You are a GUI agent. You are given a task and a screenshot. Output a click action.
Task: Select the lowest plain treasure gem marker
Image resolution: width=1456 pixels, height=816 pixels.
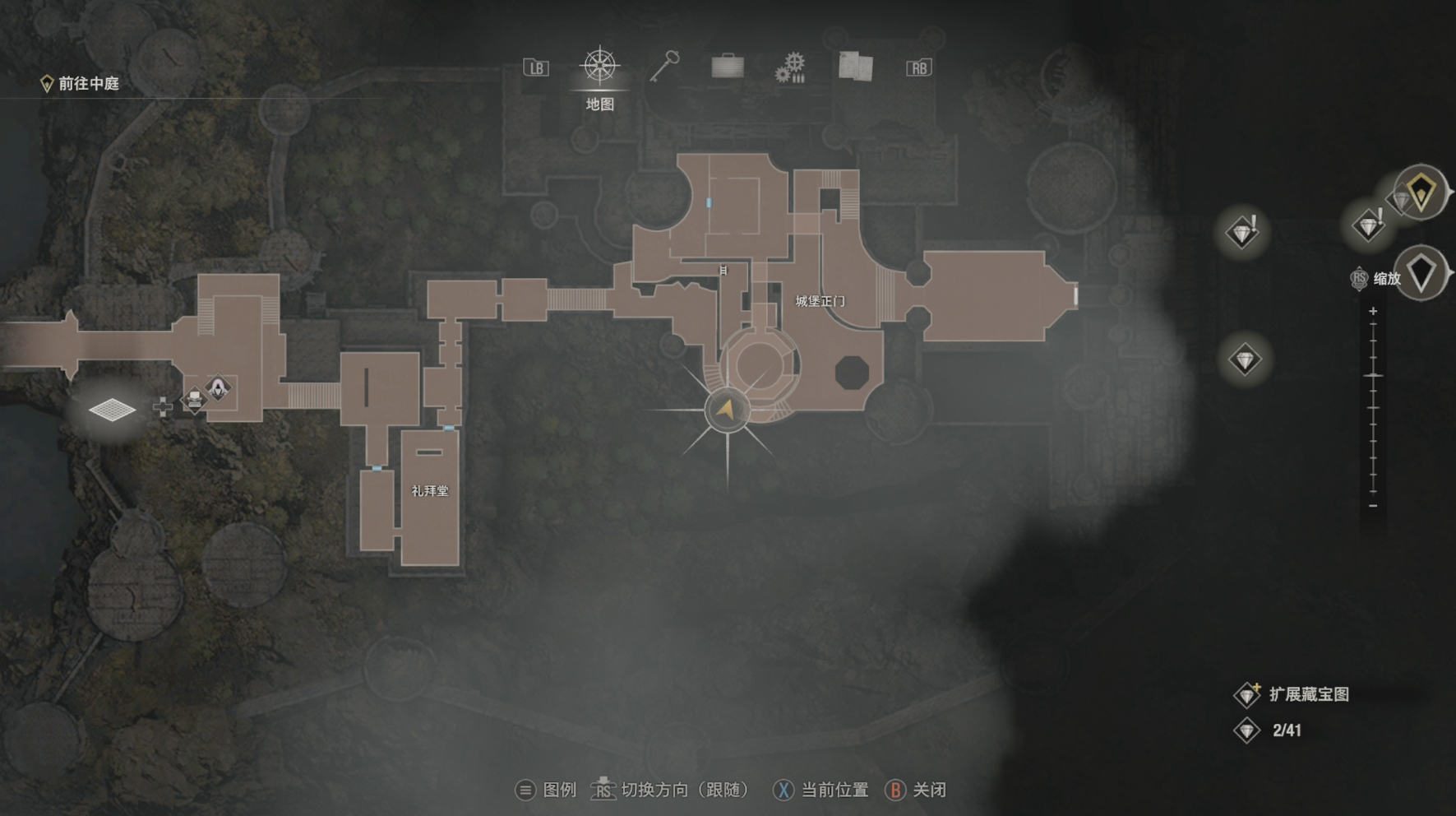[x=1245, y=360]
